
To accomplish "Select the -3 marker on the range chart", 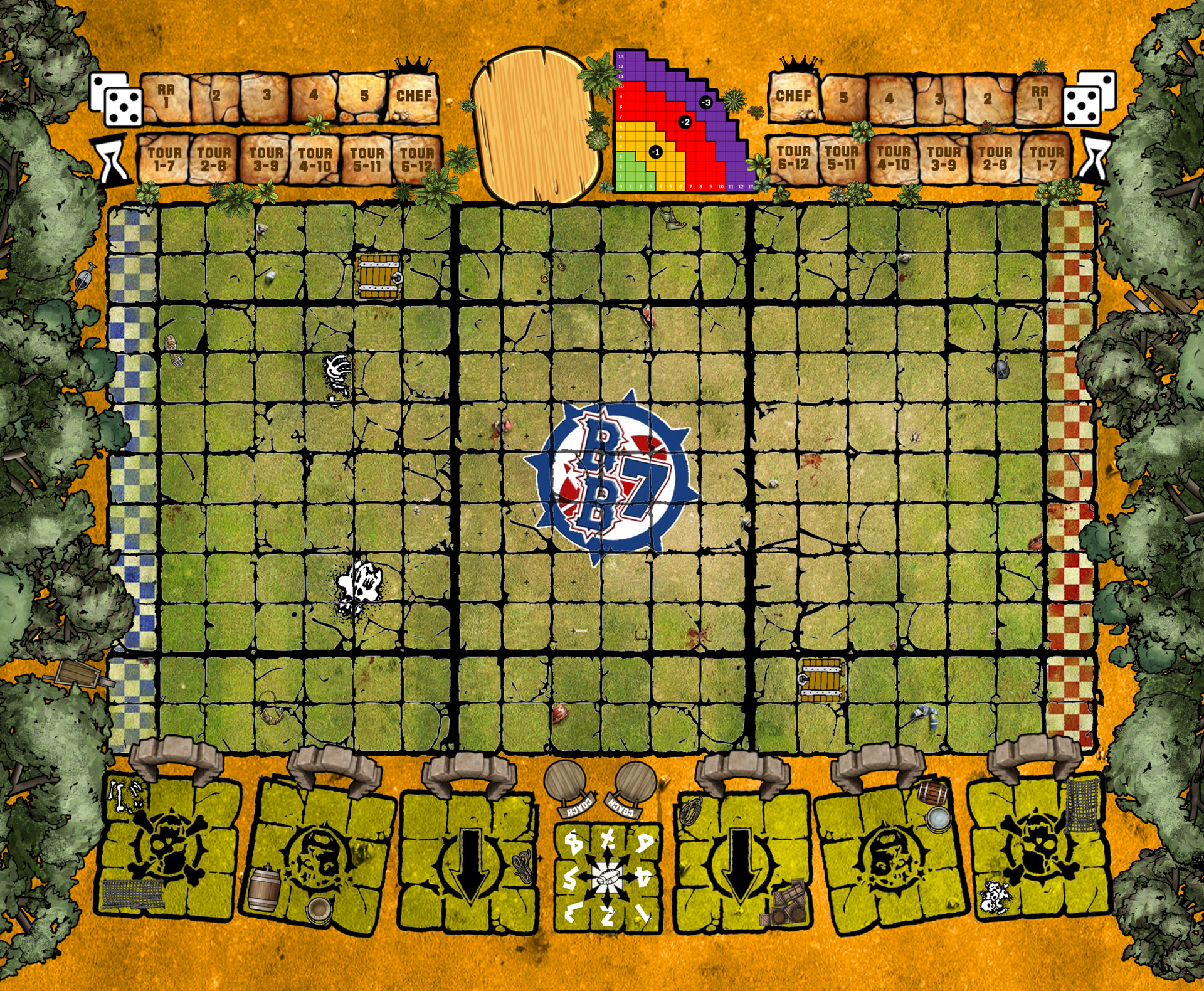I will tap(706, 102).
